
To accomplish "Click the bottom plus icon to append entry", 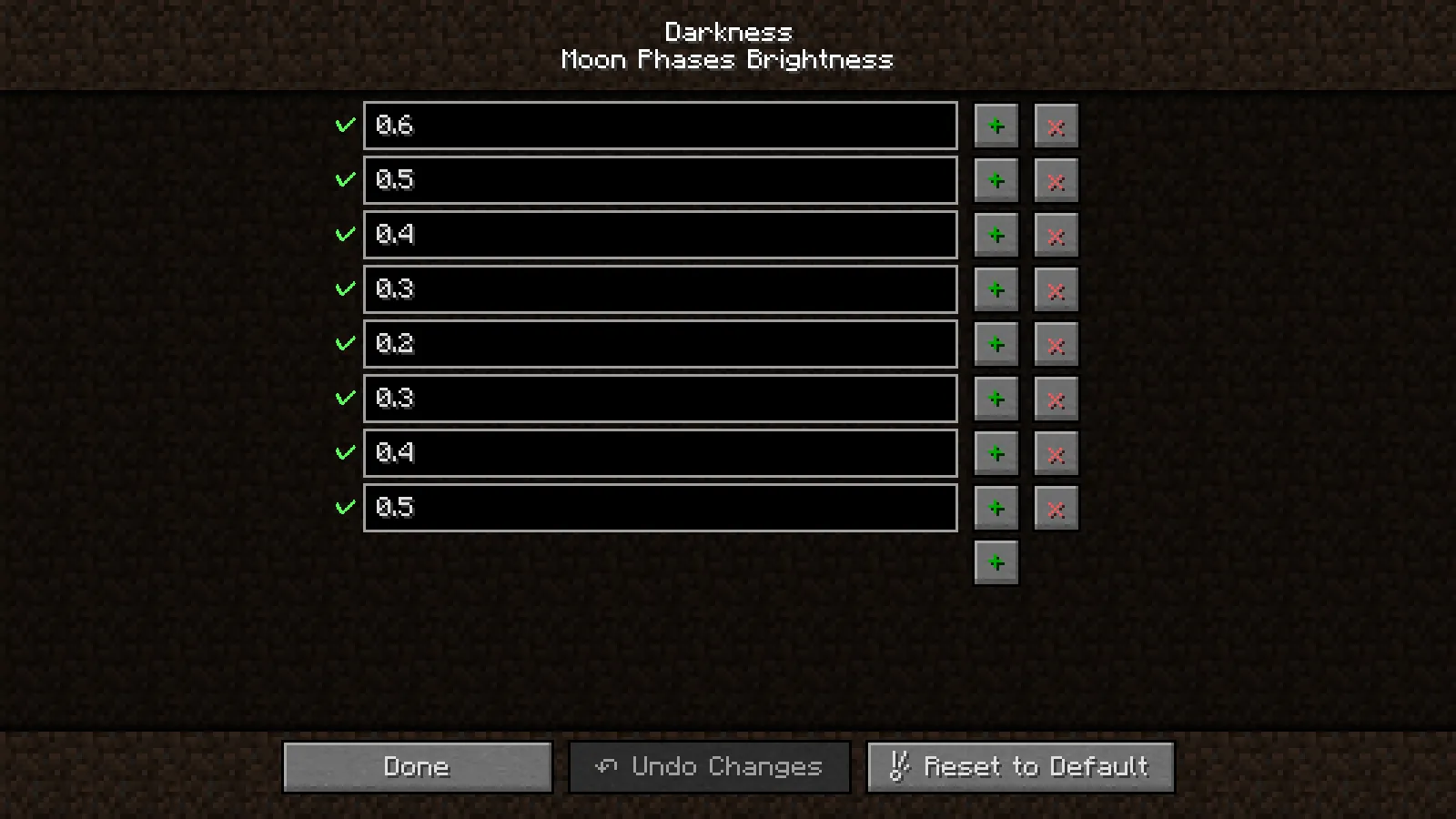I will (x=996, y=562).
